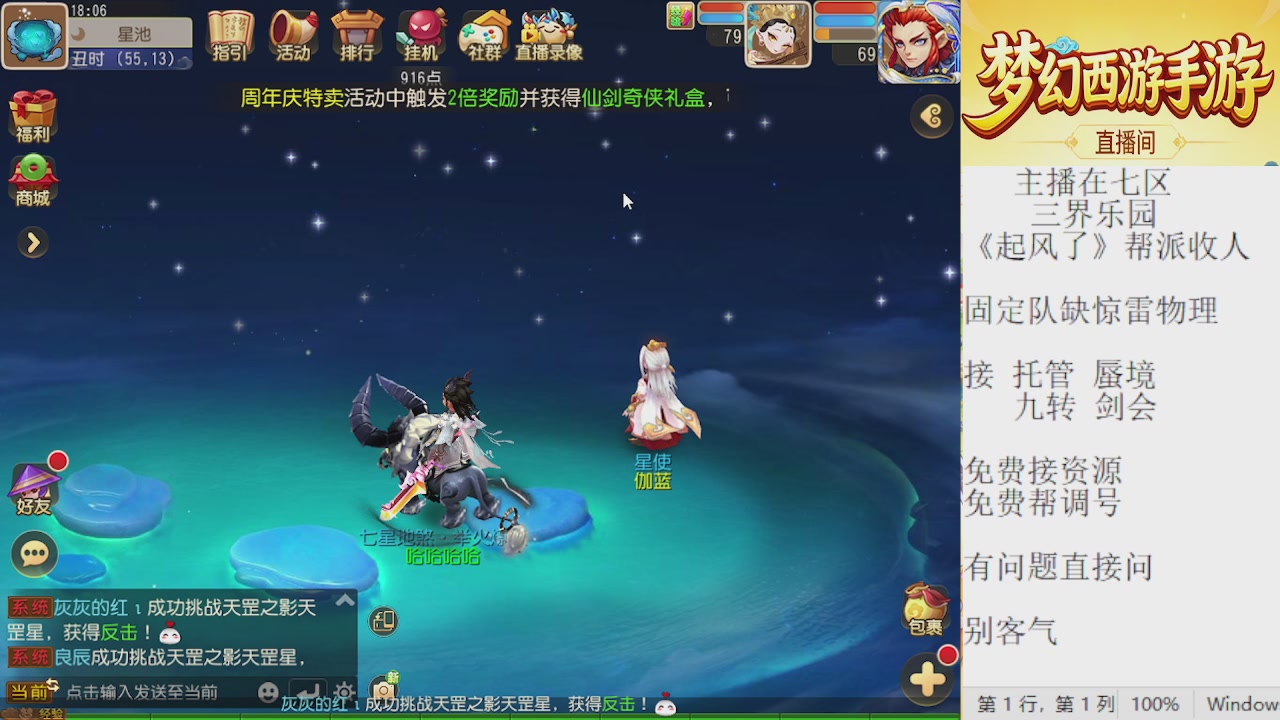1280x720 pixels.
Task: Open chat settings via the gear icon
Action: 344,691
